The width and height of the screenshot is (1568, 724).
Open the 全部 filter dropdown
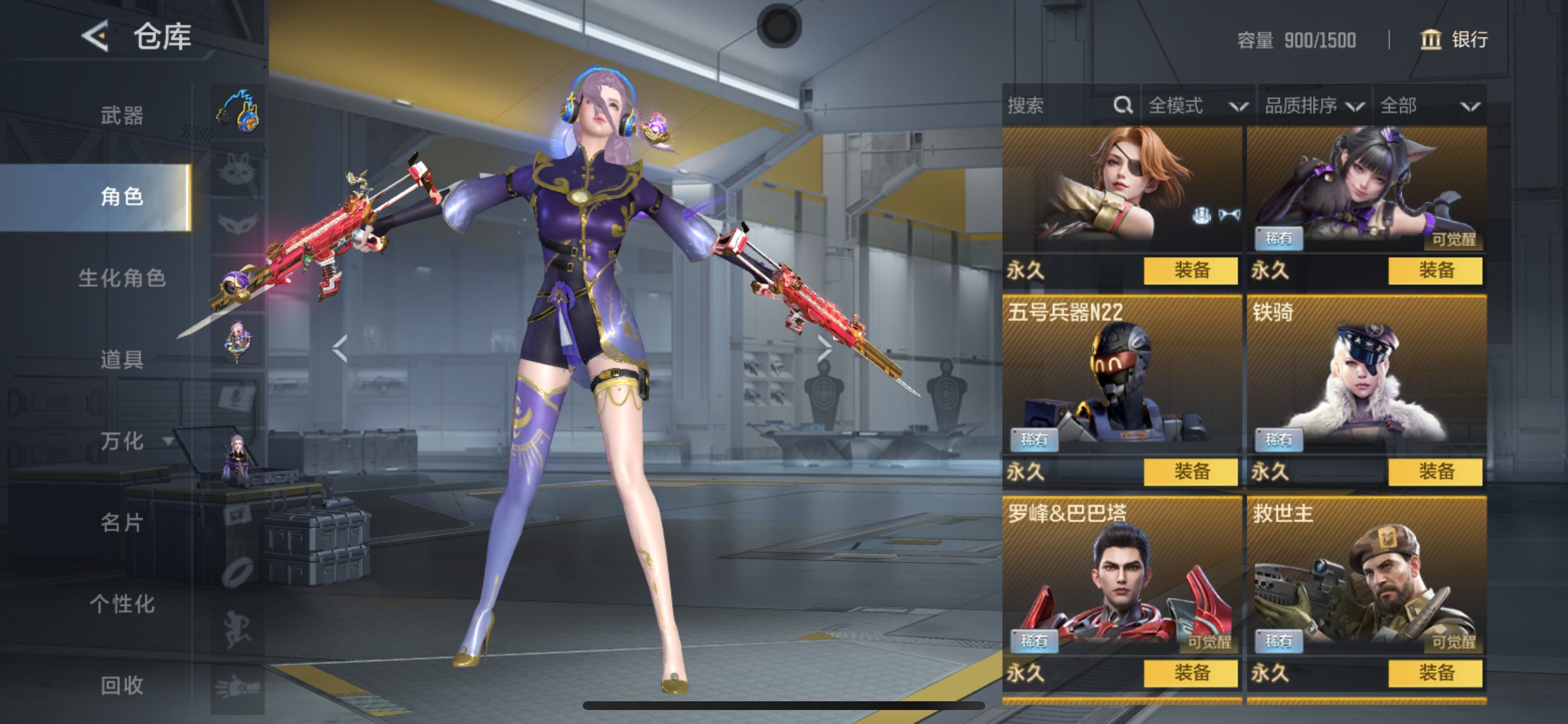tap(1429, 106)
